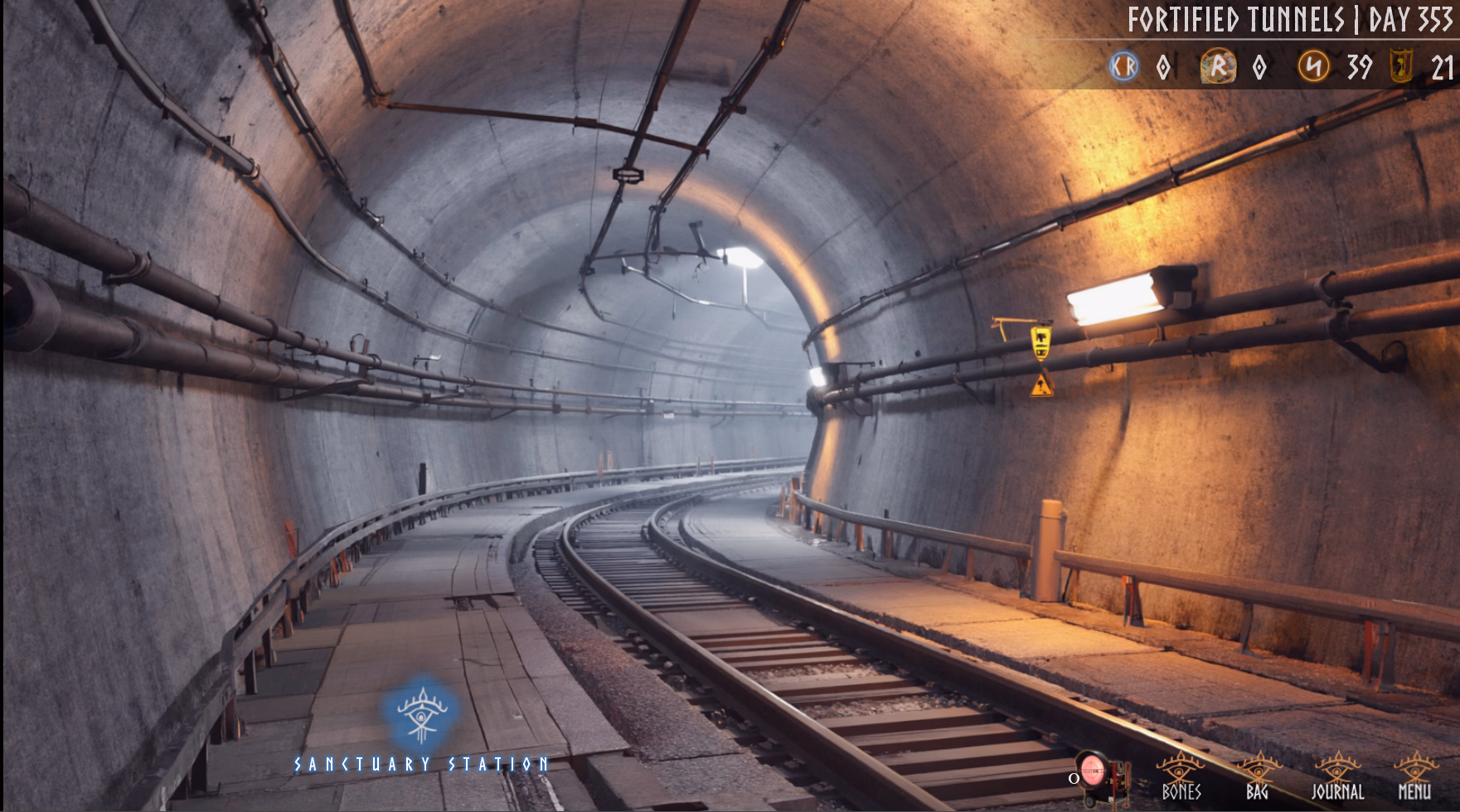Click the orange R rune resource icon

click(x=1218, y=66)
